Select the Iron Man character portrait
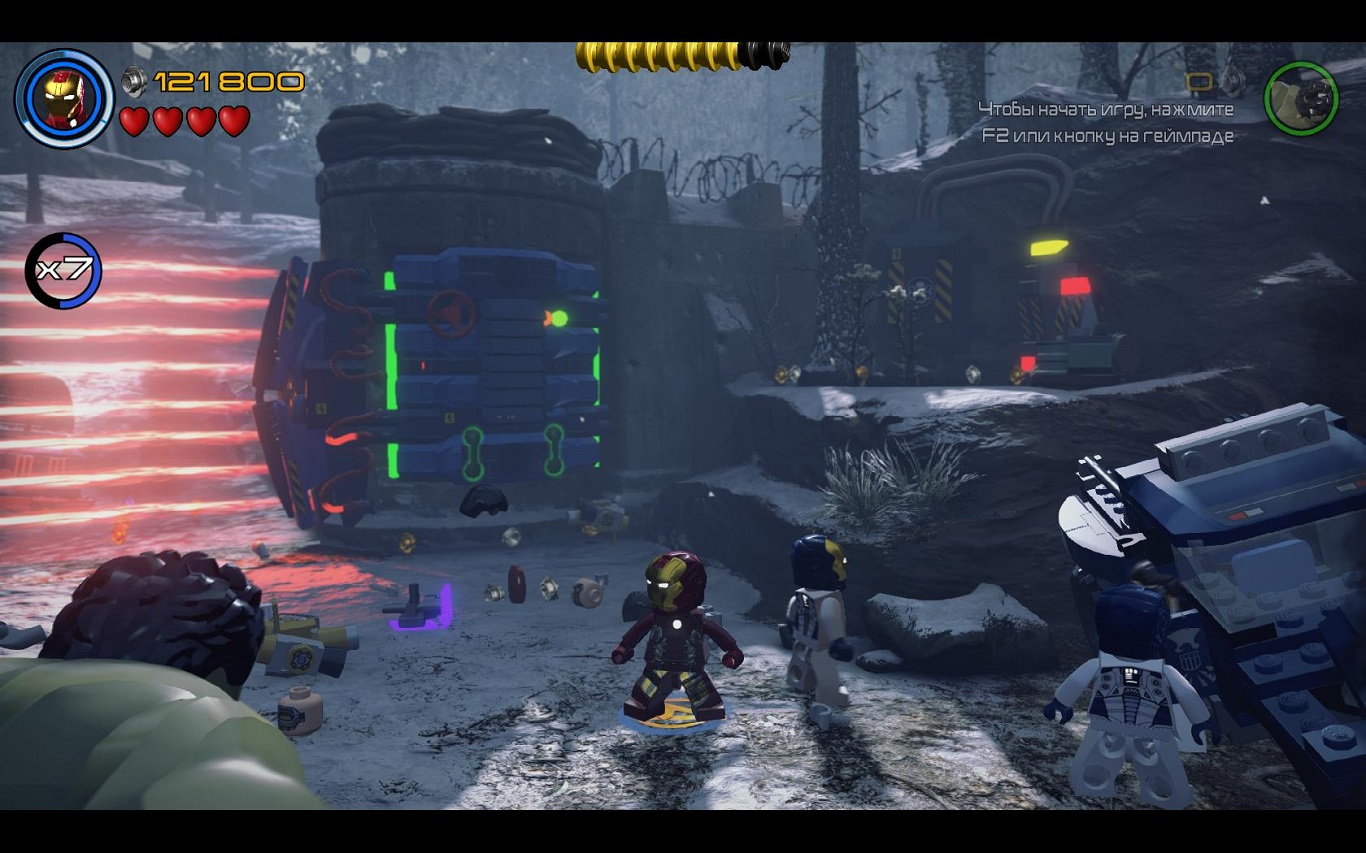Screen dimensions: 1366x853 click(64, 98)
